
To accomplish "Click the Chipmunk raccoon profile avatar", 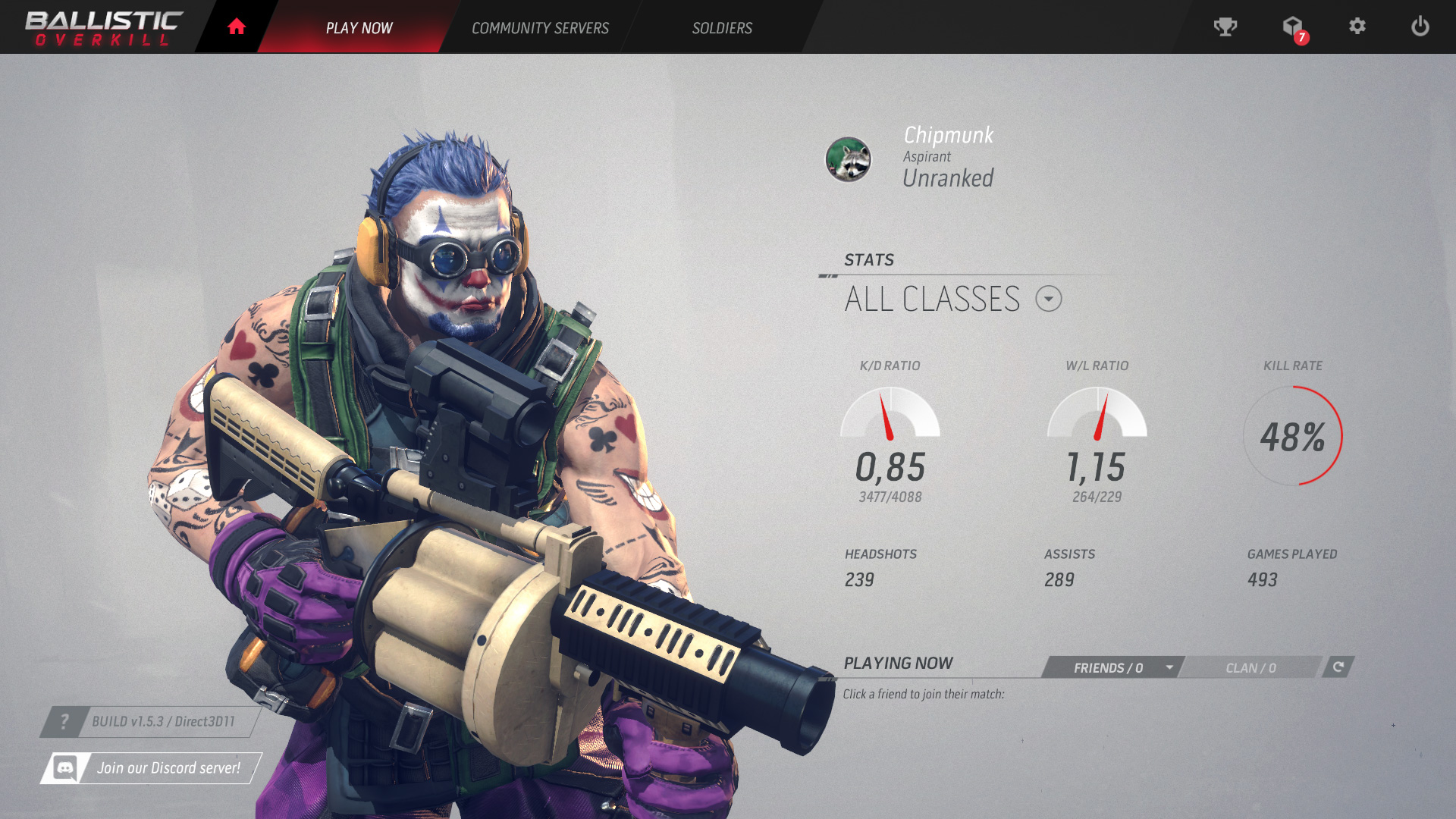I will 848,159.
